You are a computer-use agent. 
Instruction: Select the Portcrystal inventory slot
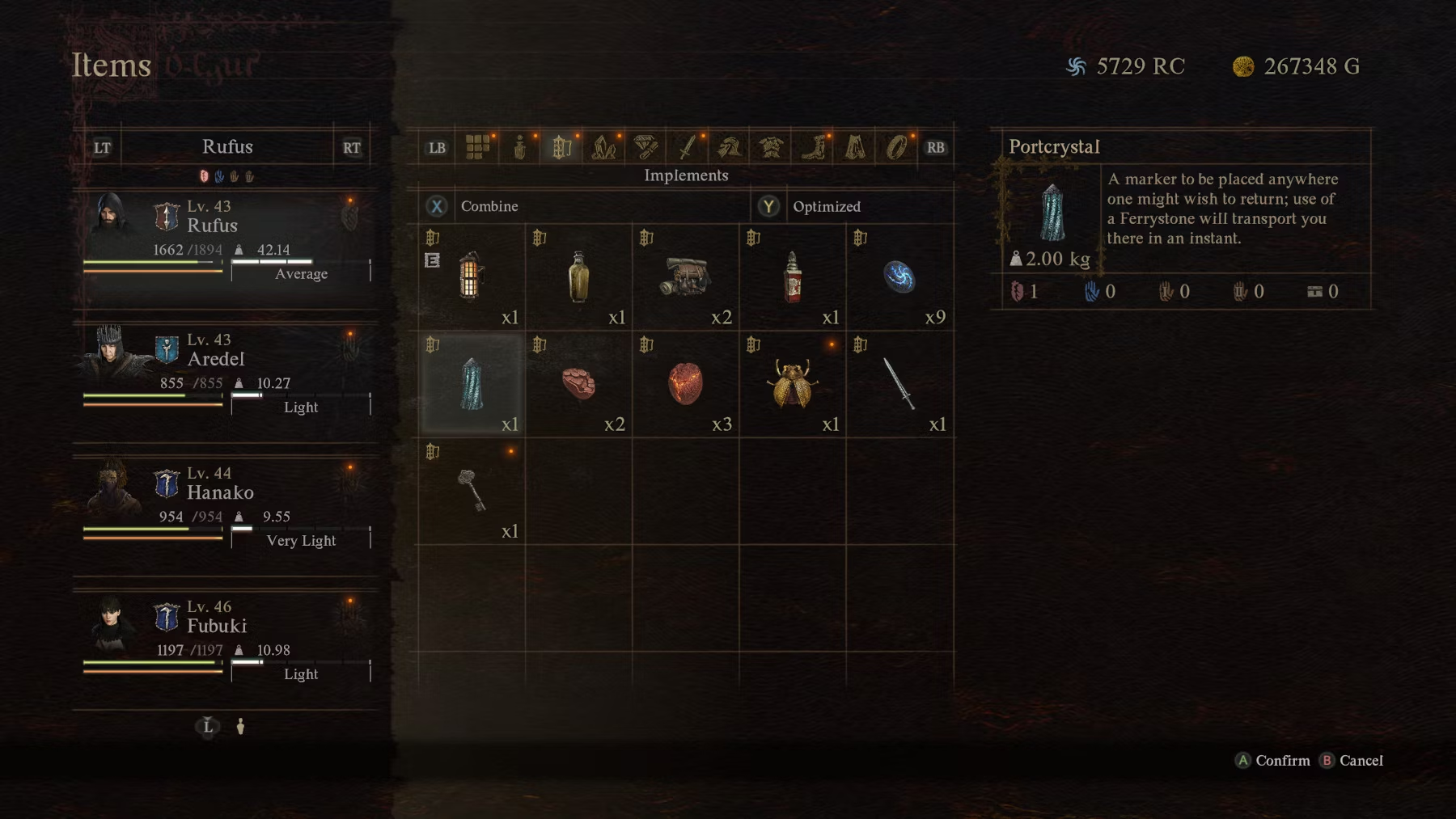tap(472, 384)
